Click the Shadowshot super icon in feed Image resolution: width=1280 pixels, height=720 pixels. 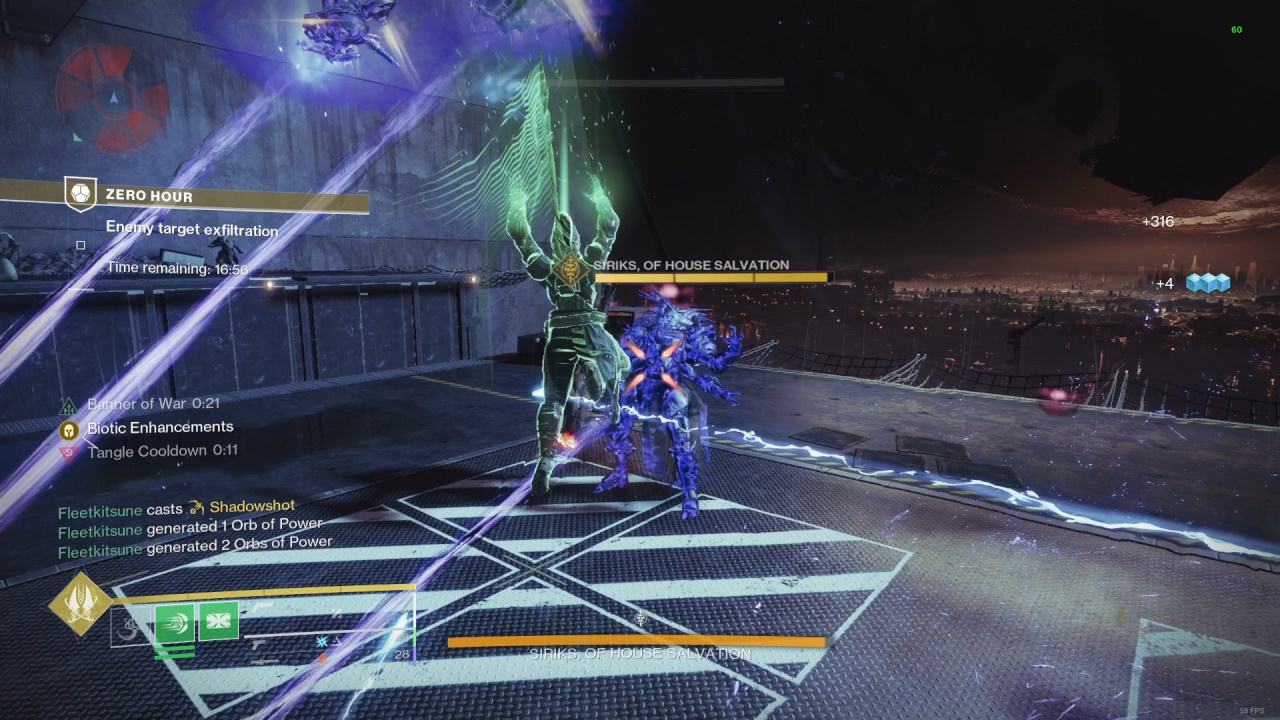point(196,508)
